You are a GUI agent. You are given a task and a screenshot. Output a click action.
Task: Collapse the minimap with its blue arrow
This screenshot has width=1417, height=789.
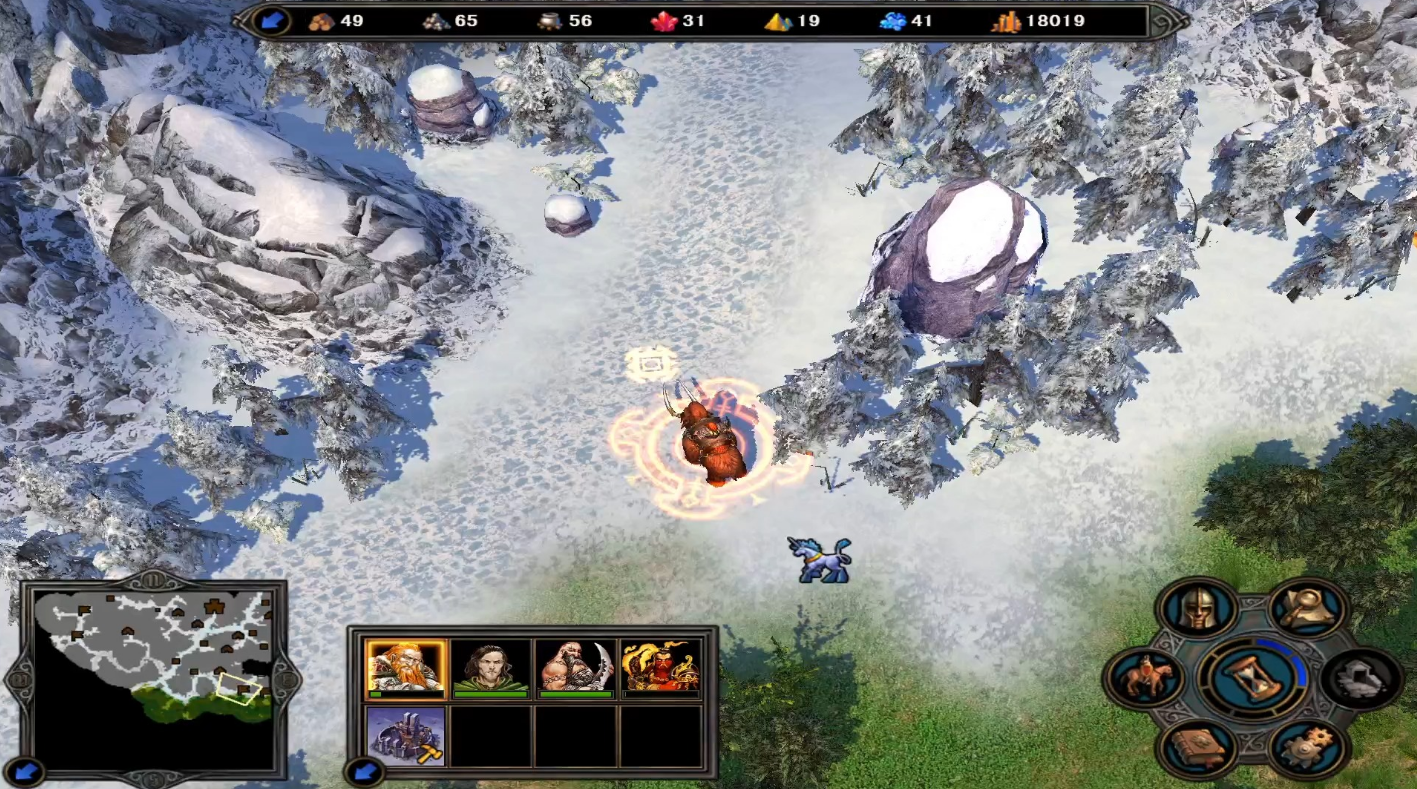click(27, 771)
